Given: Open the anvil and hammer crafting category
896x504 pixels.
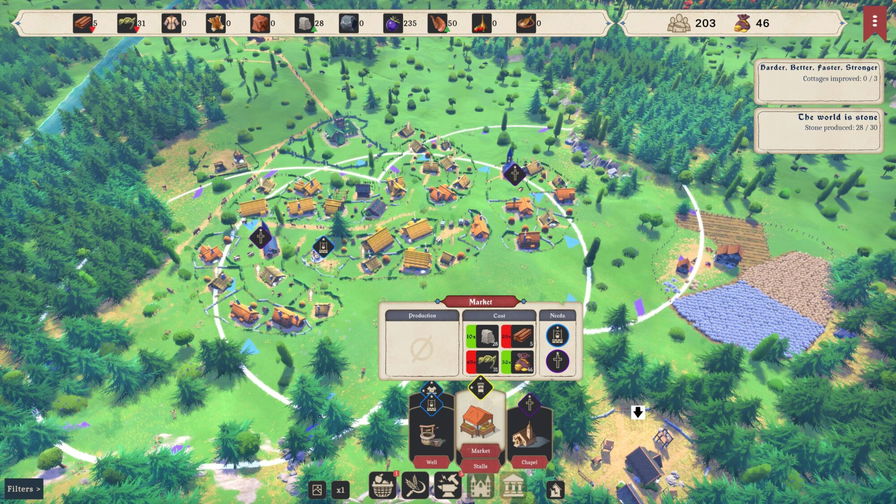Looking at the screenshot, I should tap(447, 487).
